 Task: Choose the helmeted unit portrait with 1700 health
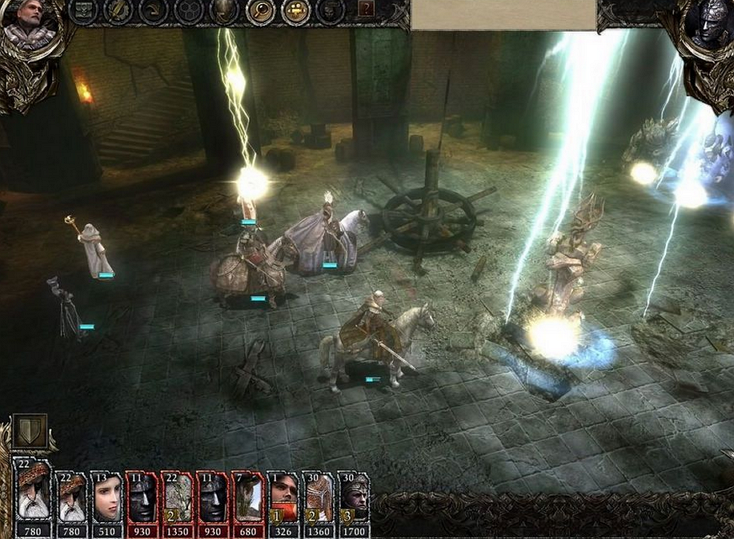click(x=354, y=496)
